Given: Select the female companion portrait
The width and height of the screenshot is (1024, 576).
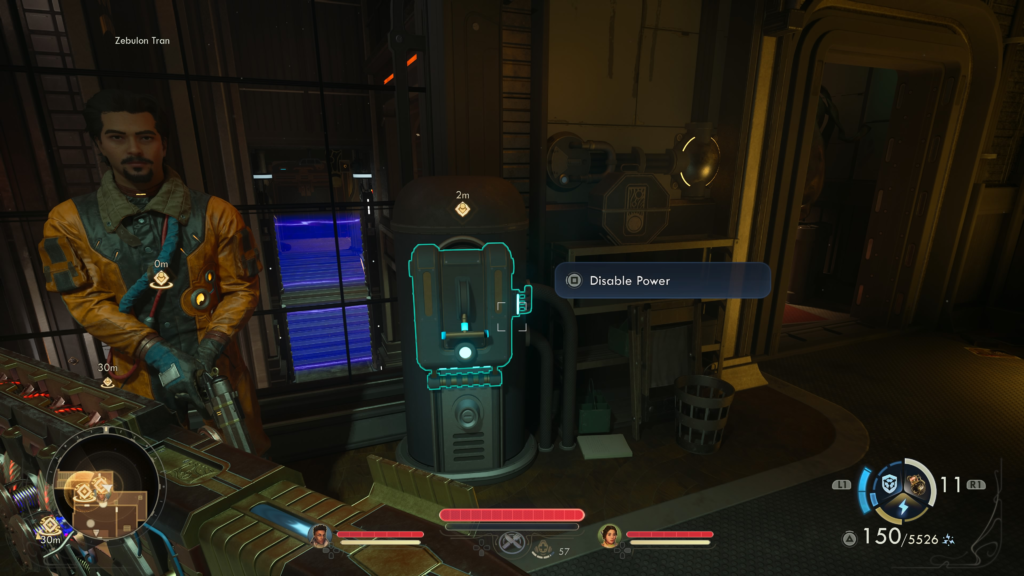Looking at the screenshot, I should (610, 535).
